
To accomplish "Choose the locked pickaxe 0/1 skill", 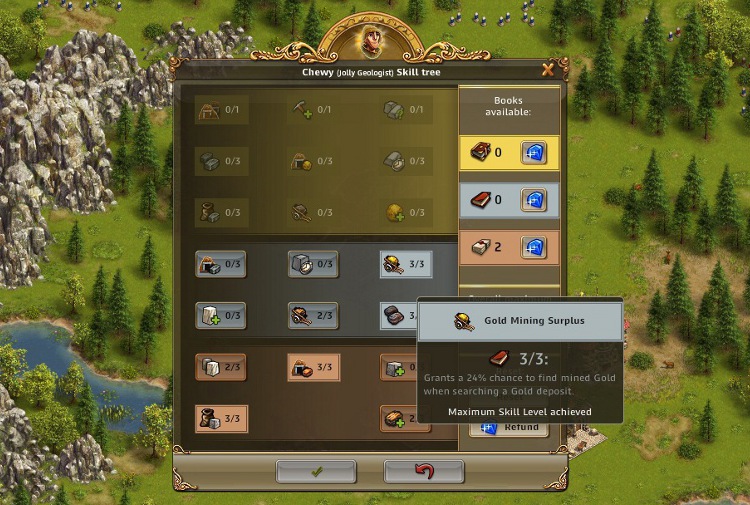I will click(312, 110).
